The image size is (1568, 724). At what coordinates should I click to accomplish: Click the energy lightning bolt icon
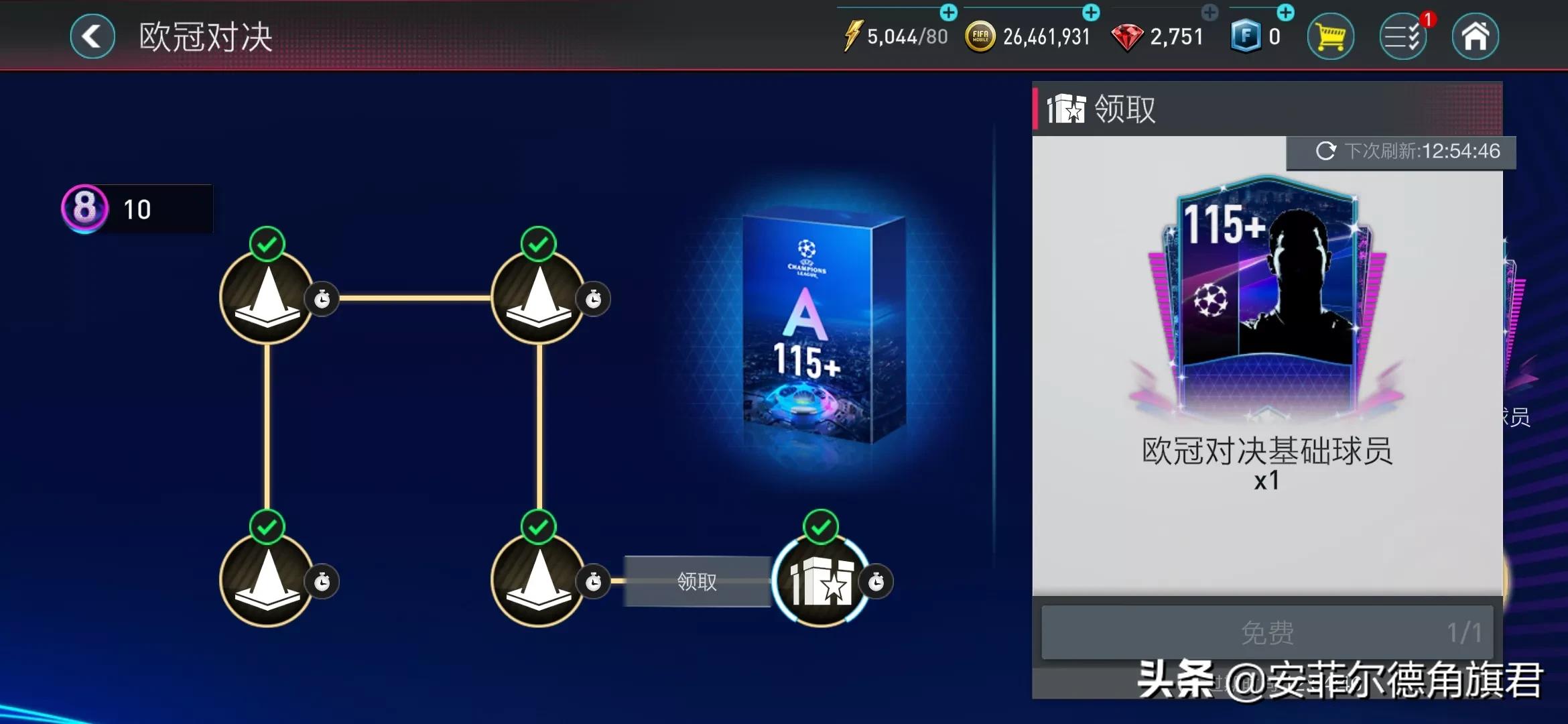point(854,35)
